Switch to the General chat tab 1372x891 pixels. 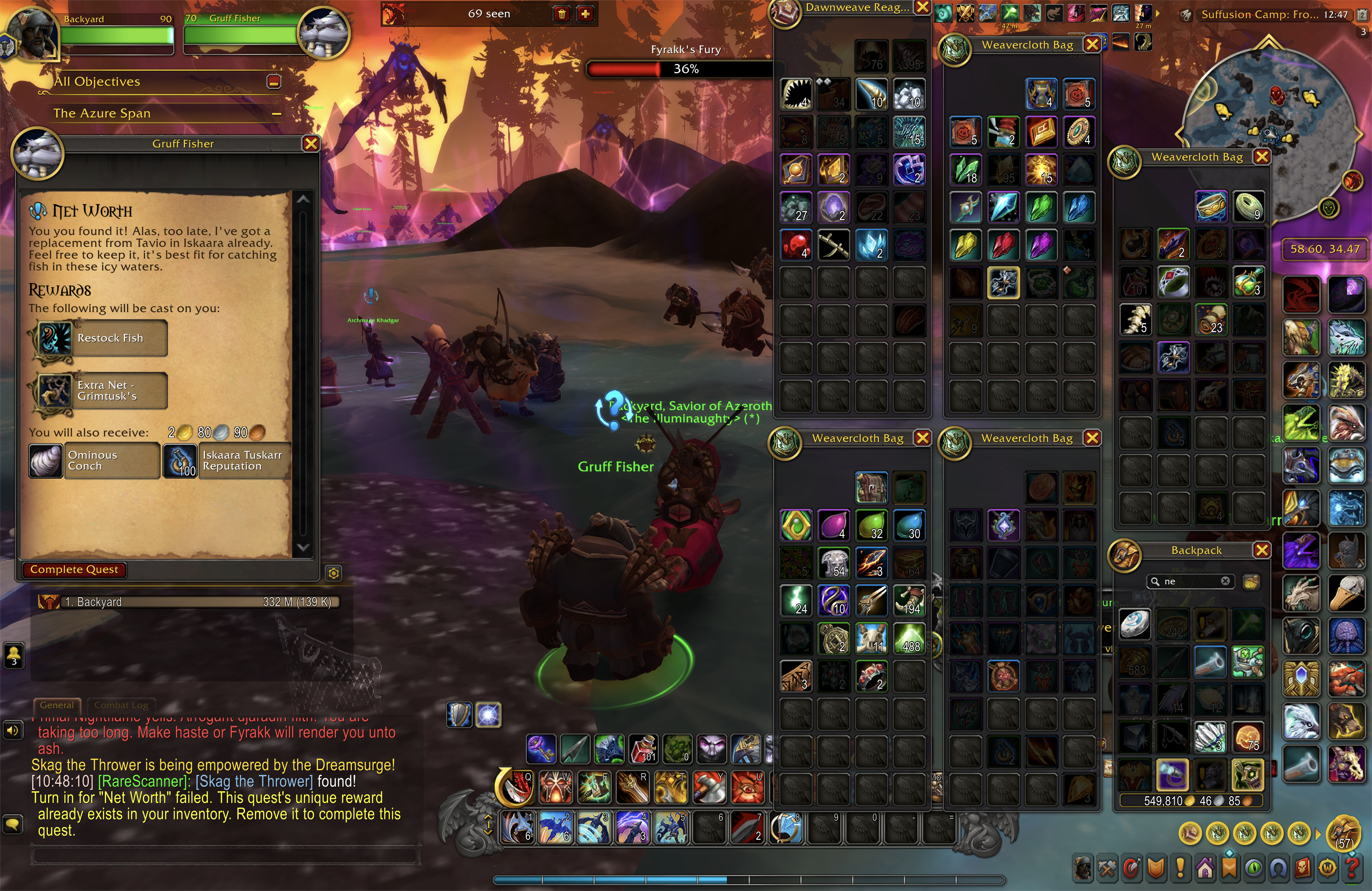pos(57,705)
